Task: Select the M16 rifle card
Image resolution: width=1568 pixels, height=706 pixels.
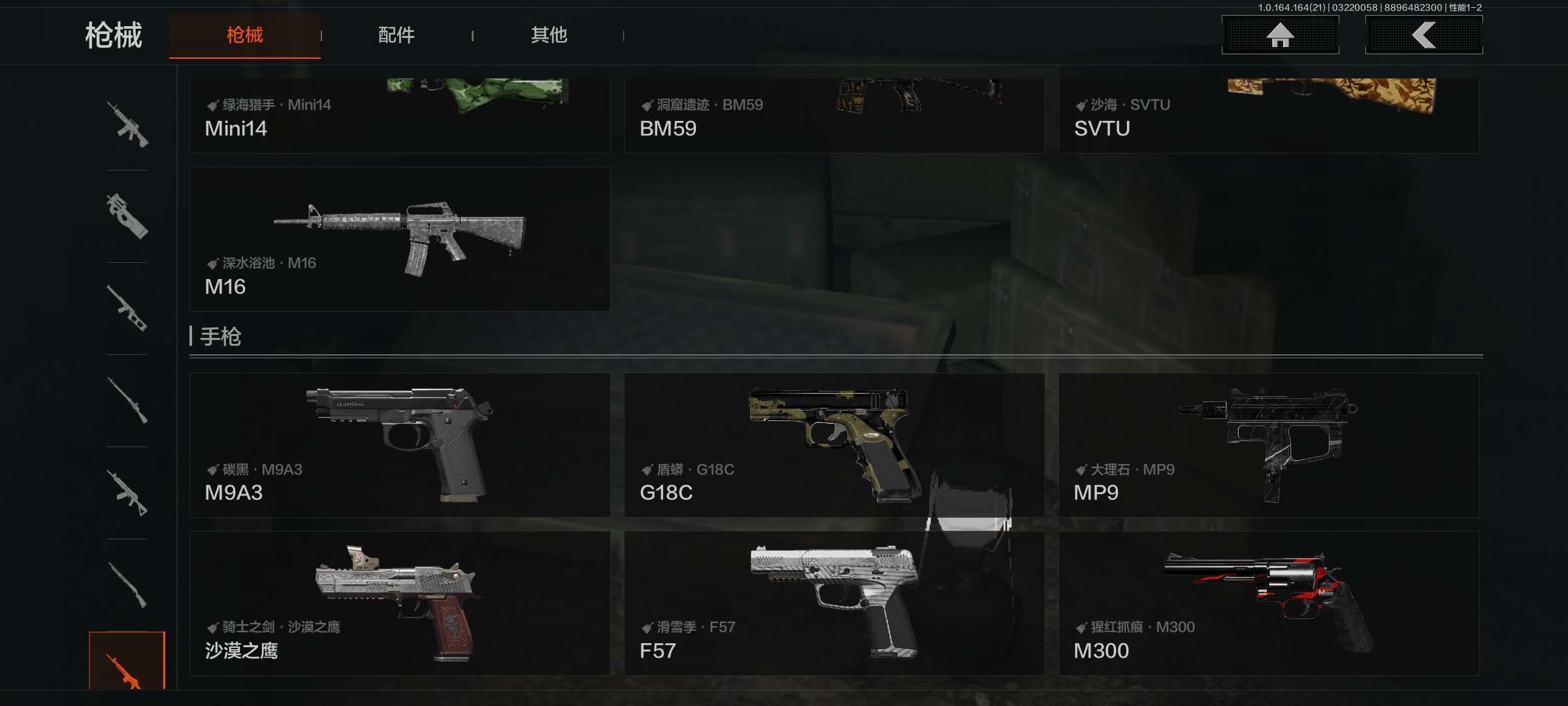Action: (400, 239)
